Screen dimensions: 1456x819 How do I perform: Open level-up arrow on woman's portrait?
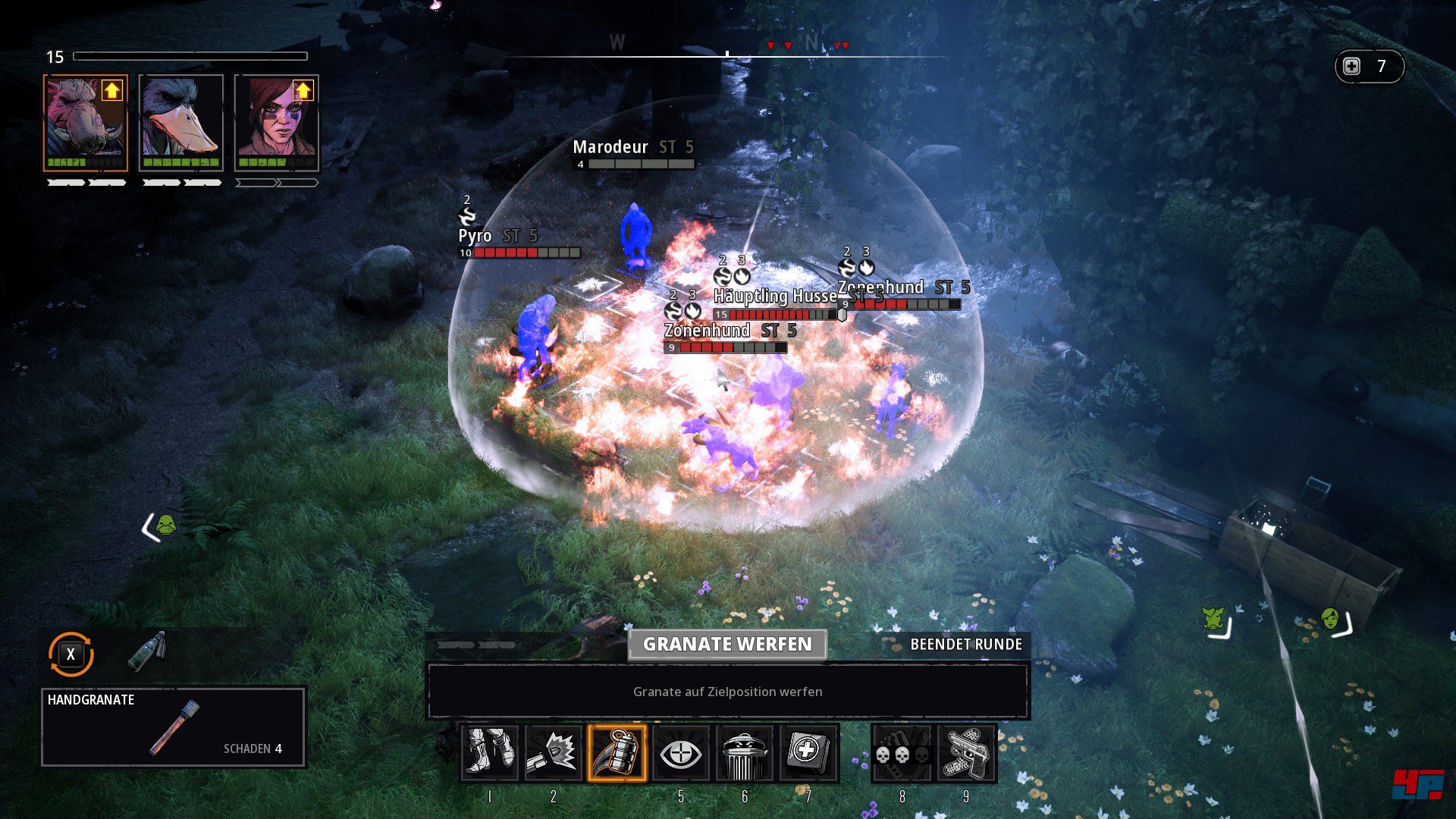[x=303, y=91]
